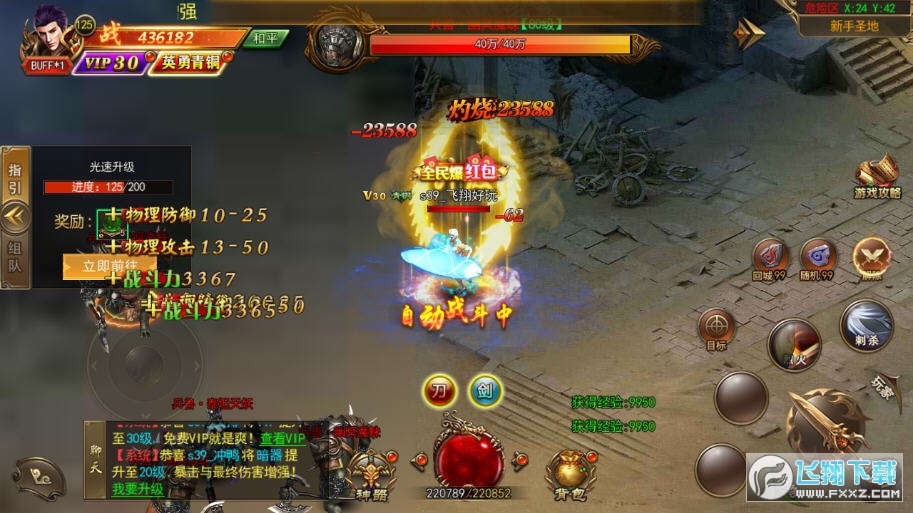Click the 查看VIP link in chat
Image resolution: width=913 pixels, height=513 pixels.
point(283,439)
